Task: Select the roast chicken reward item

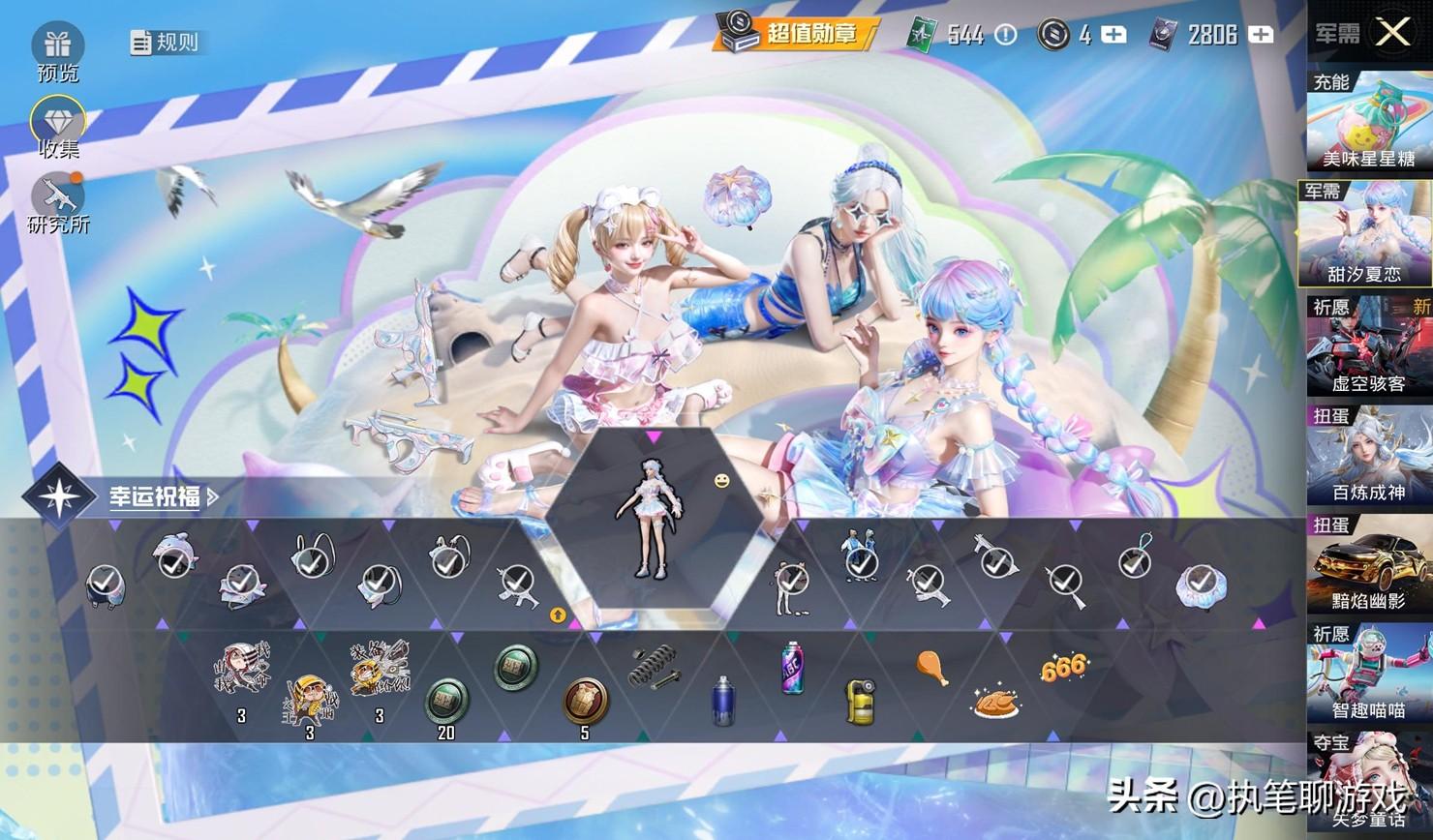Action: (x=994, y=702)
